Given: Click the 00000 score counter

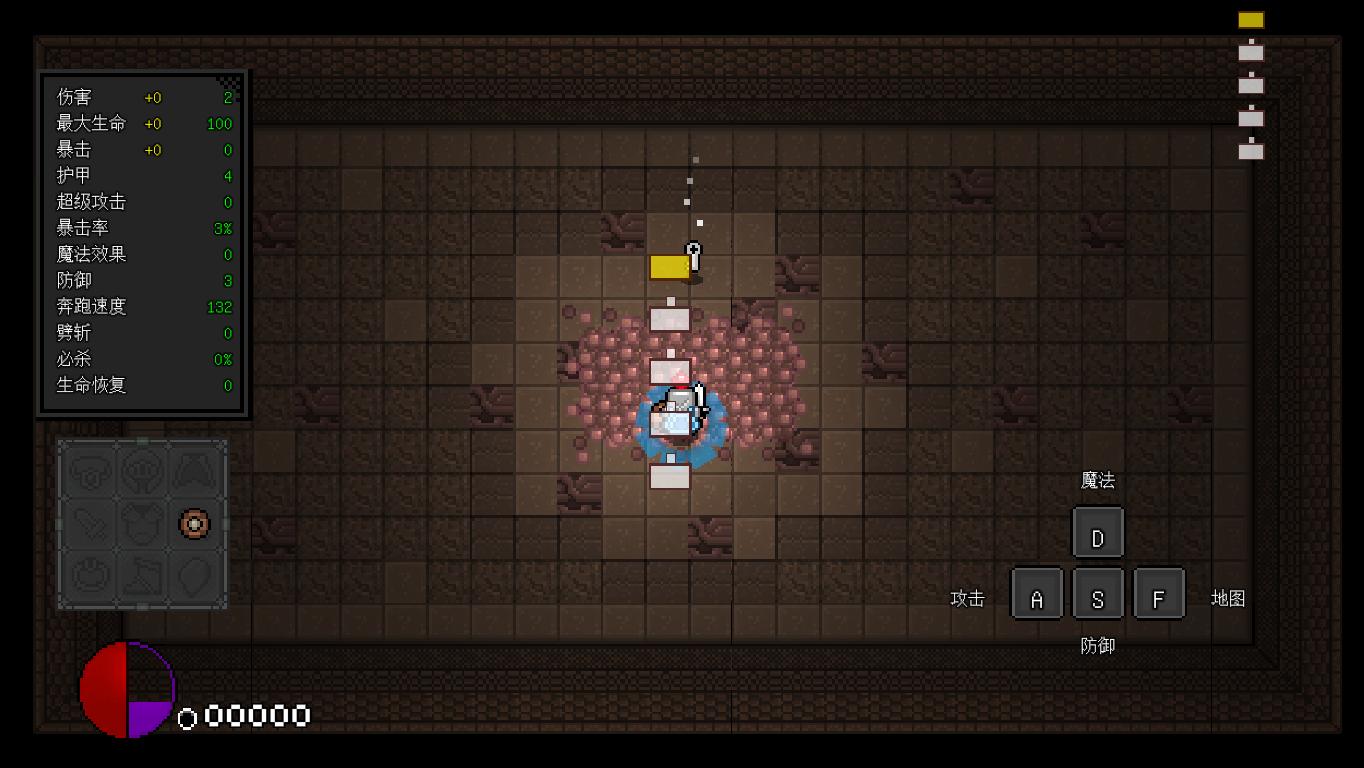Looking at the screenshot, I should point(255,715).
